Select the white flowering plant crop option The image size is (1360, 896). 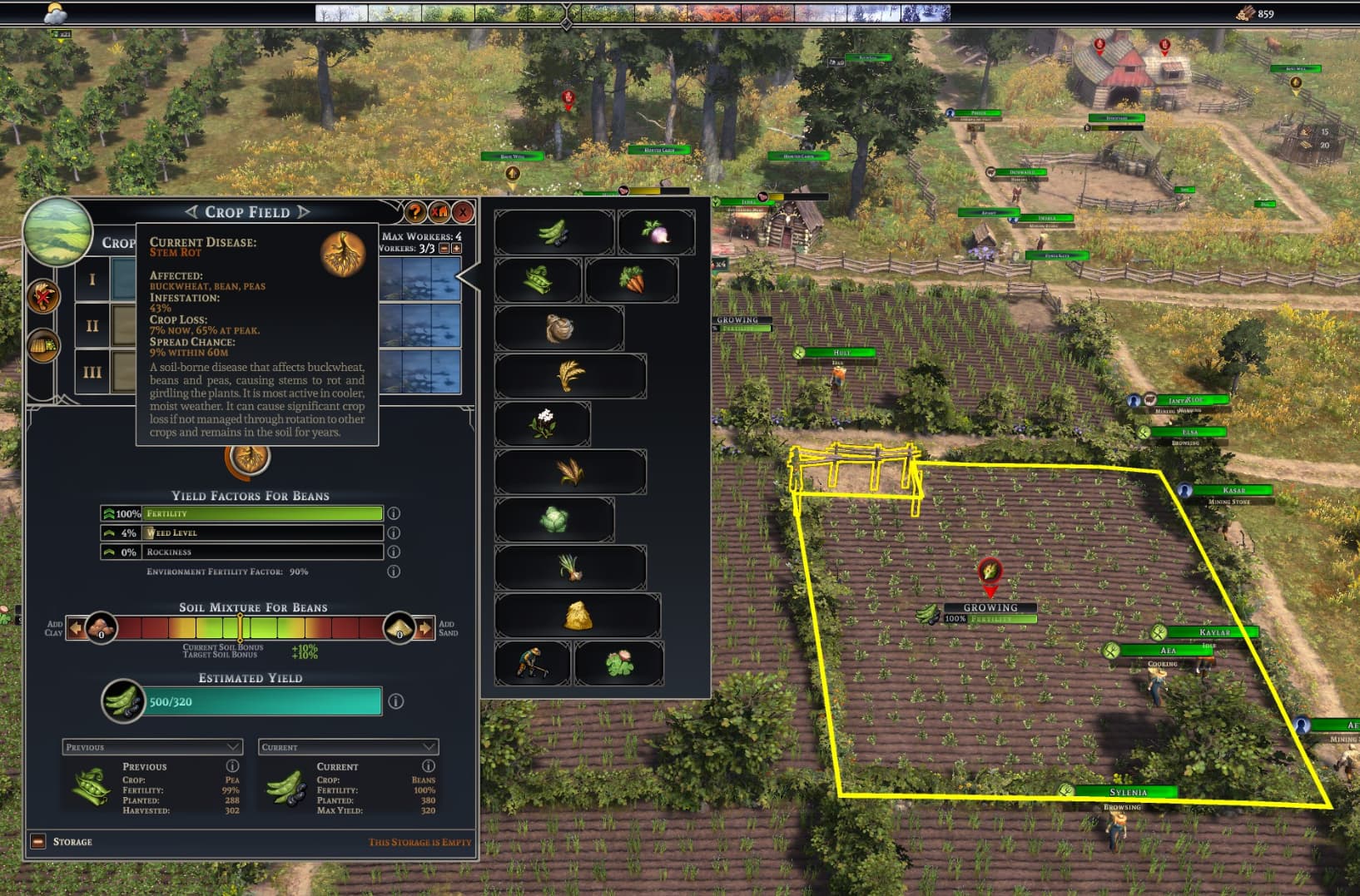[x=543, y=423]
